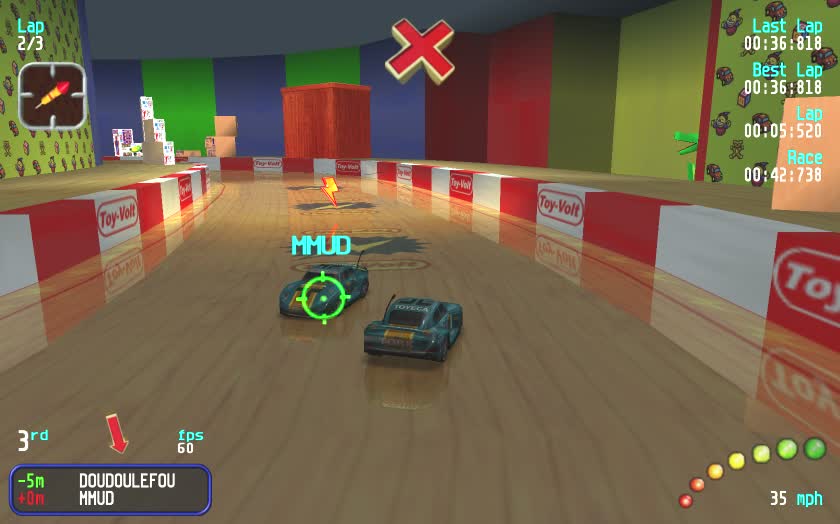Select the firework rocket weapon icon

pos(51,96)
